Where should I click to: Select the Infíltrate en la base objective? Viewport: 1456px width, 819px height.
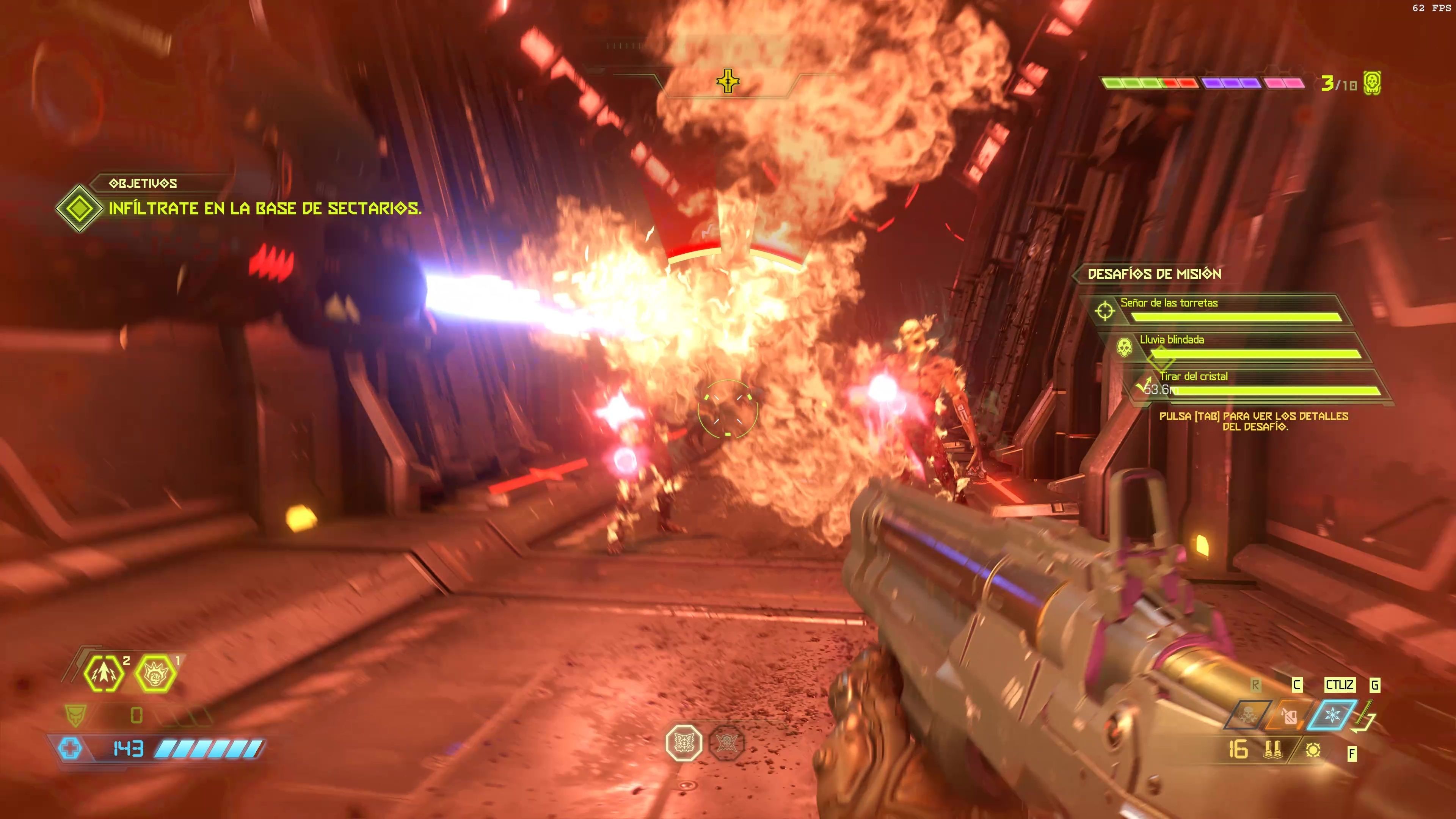click(x=265, y=209)
